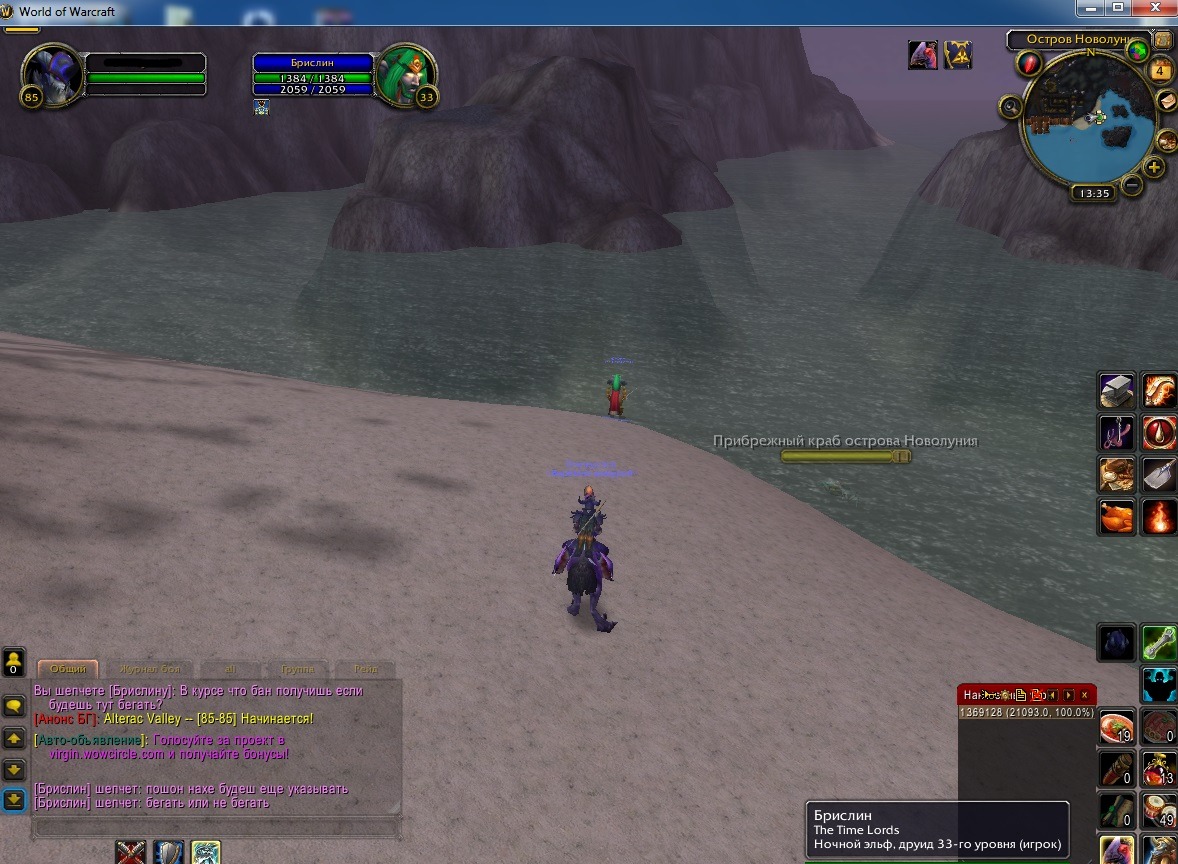Zoom out the minimap with minus button
Screen dimensions: 1178x864
[1132, 184]
